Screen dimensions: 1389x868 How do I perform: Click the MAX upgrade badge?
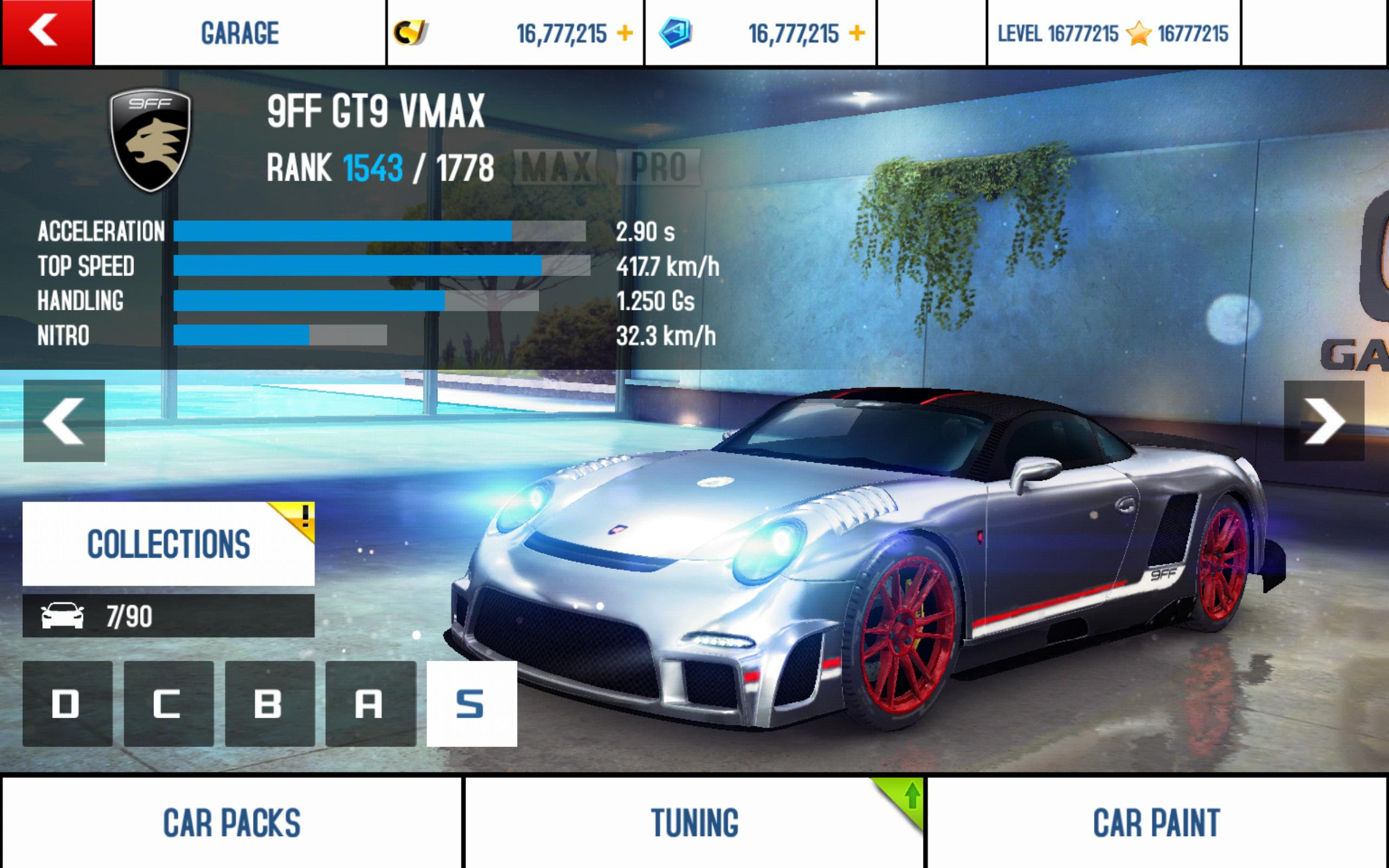[556, 167]
